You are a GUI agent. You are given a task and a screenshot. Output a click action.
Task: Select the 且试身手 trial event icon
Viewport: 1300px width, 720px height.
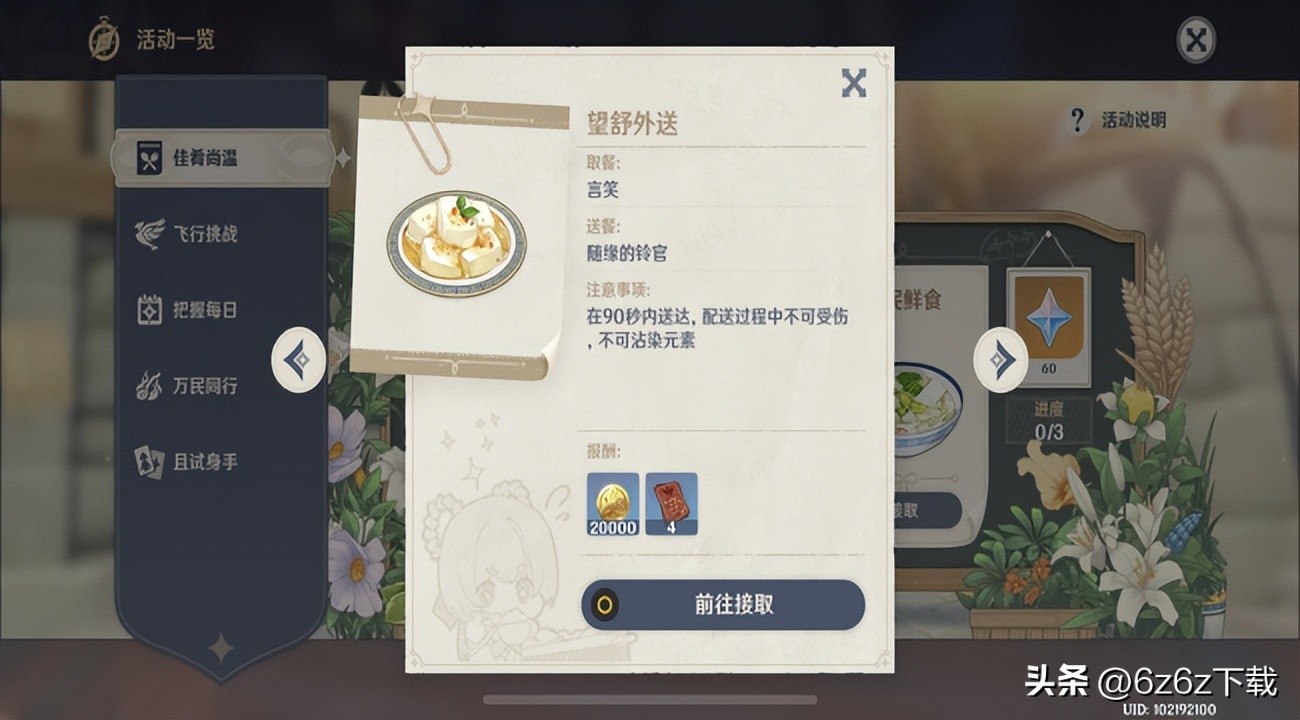click(150, 462)
